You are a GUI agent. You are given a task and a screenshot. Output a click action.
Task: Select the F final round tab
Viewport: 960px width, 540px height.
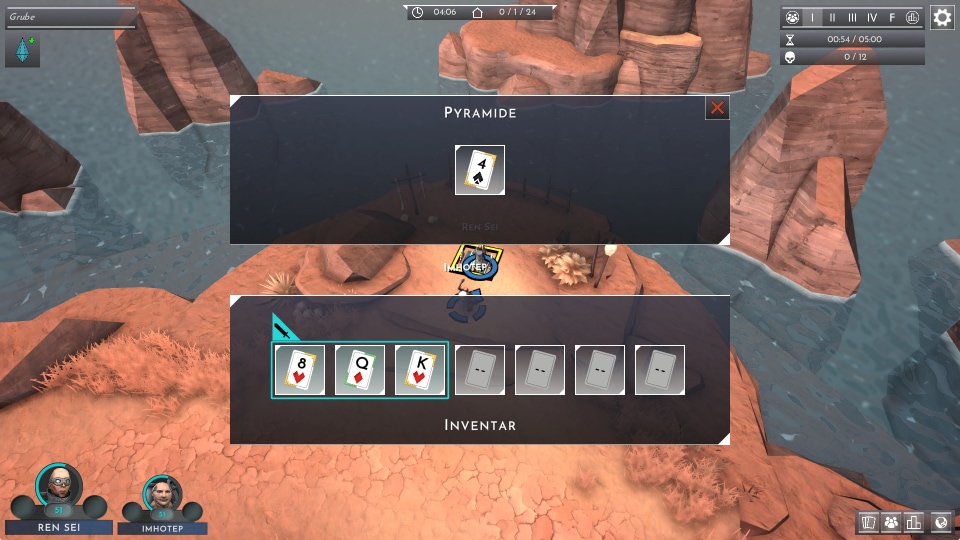coord(892,18)
